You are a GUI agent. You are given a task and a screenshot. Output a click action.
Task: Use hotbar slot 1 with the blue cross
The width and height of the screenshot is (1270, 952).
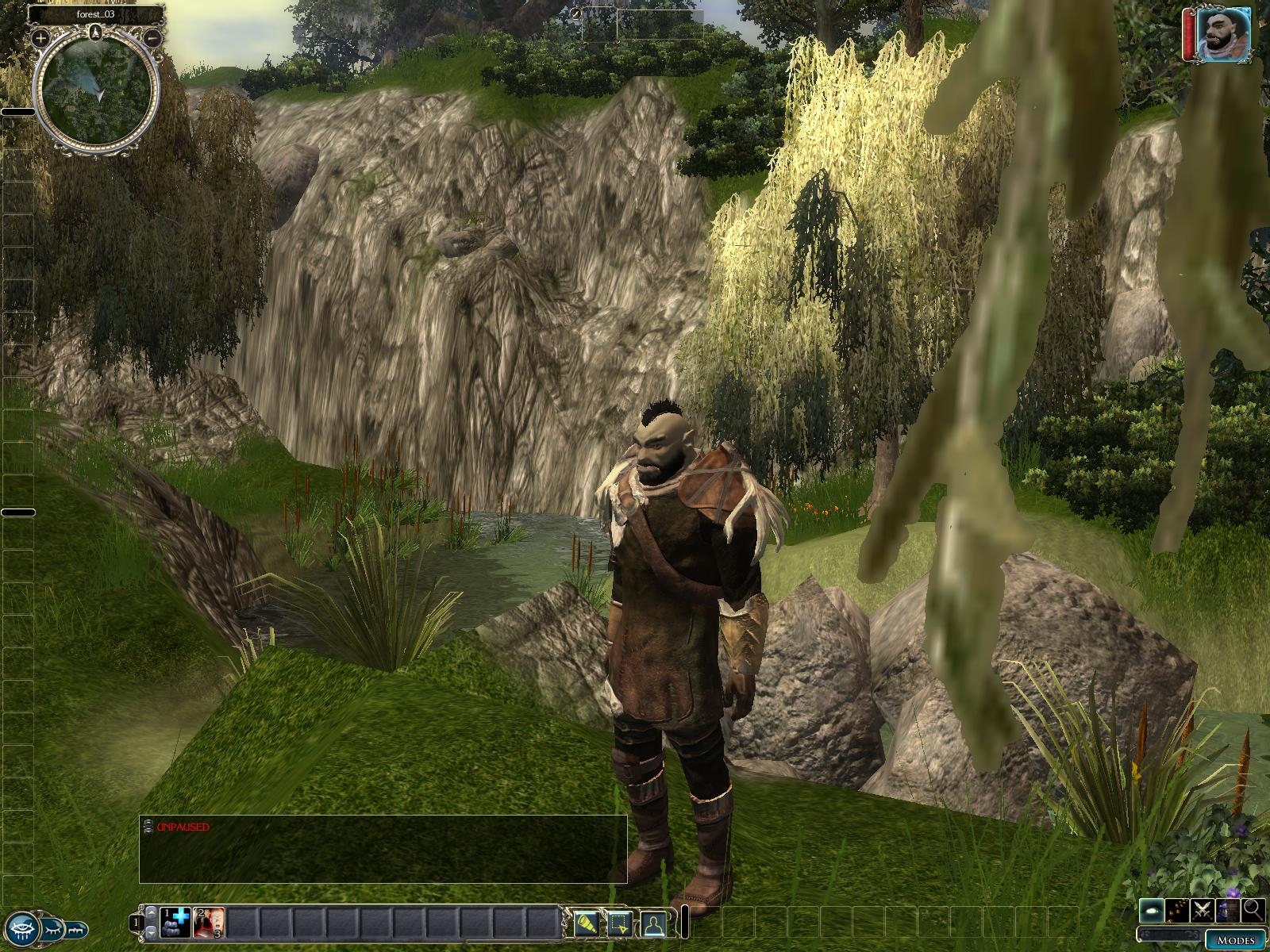[x=175, y=923]
